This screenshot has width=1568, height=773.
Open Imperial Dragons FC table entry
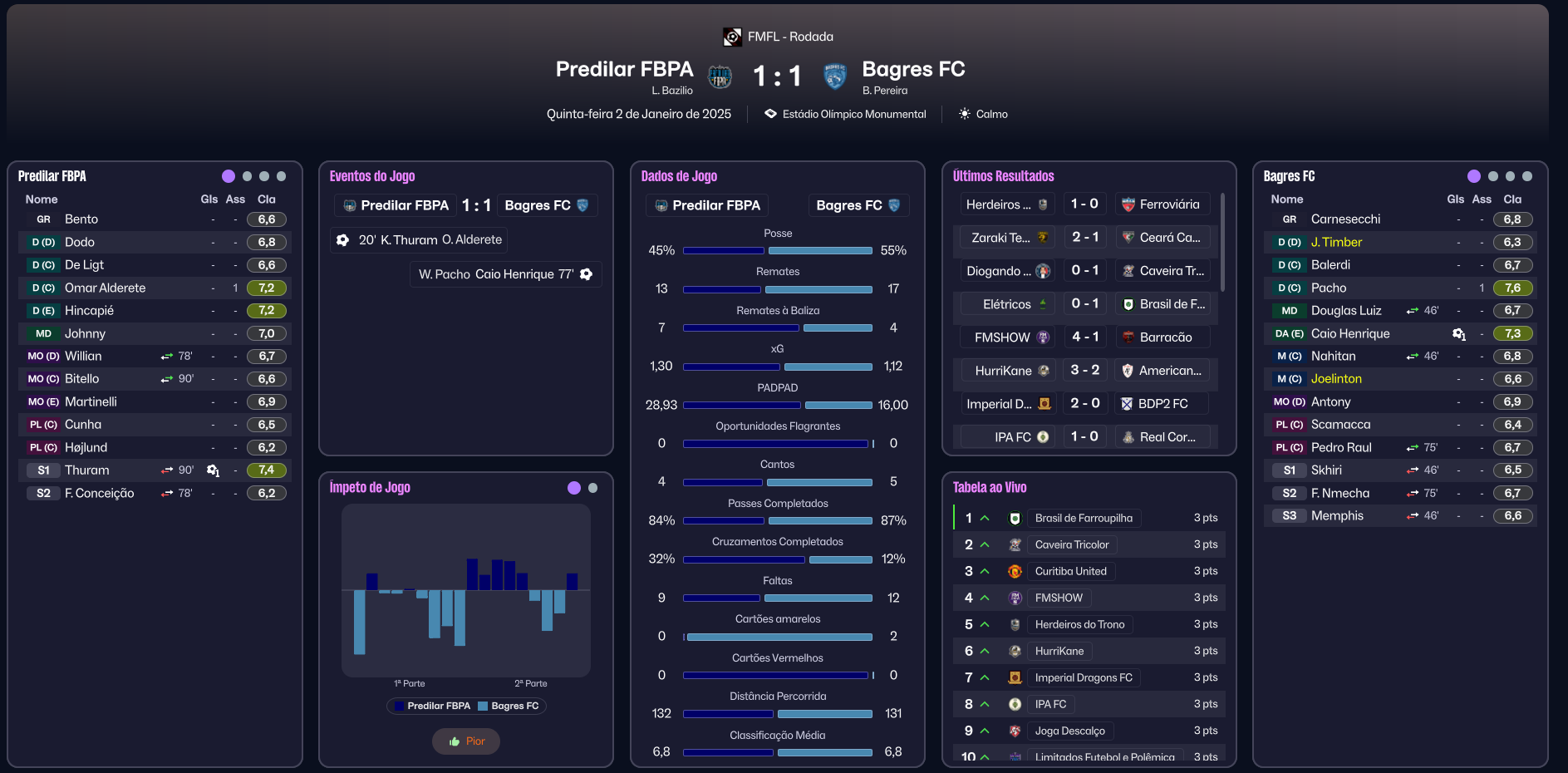click(x=1084, y=678)
